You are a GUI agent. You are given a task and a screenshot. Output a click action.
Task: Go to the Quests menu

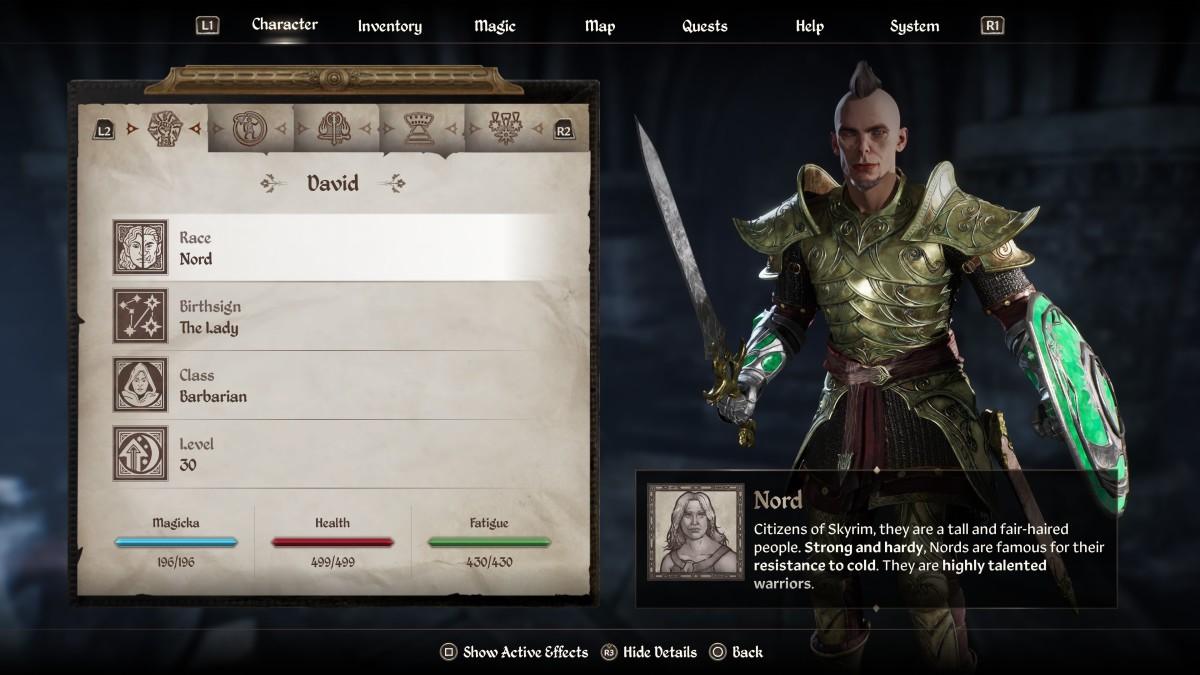click(704, 26)
